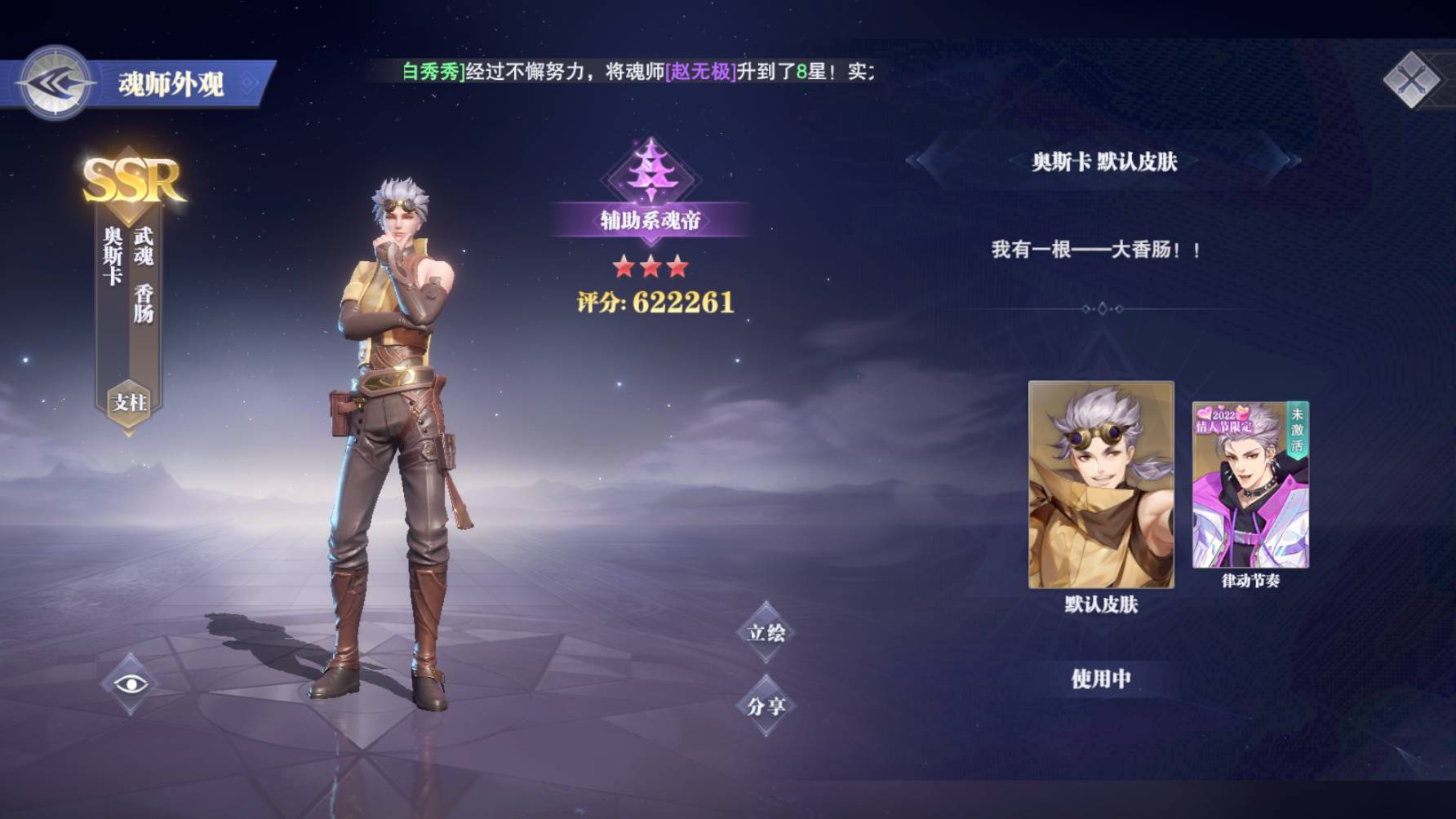Click the 赵无极 name in the announcement
Screen dimensions: 1456x819
[701, 72]
